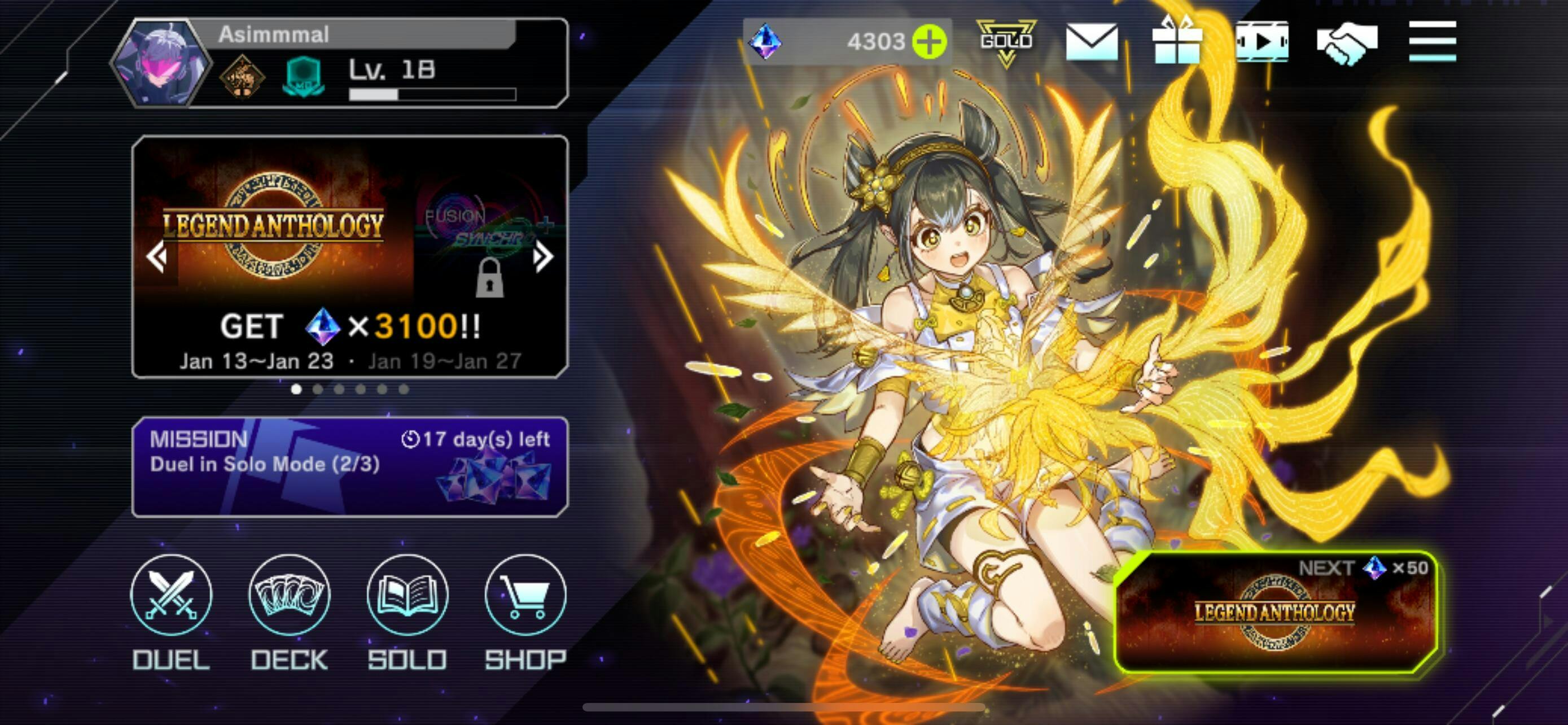Screen dimensions: 1568x725
Task: Open the duel replay video icon
Action: pos(1262,41)
